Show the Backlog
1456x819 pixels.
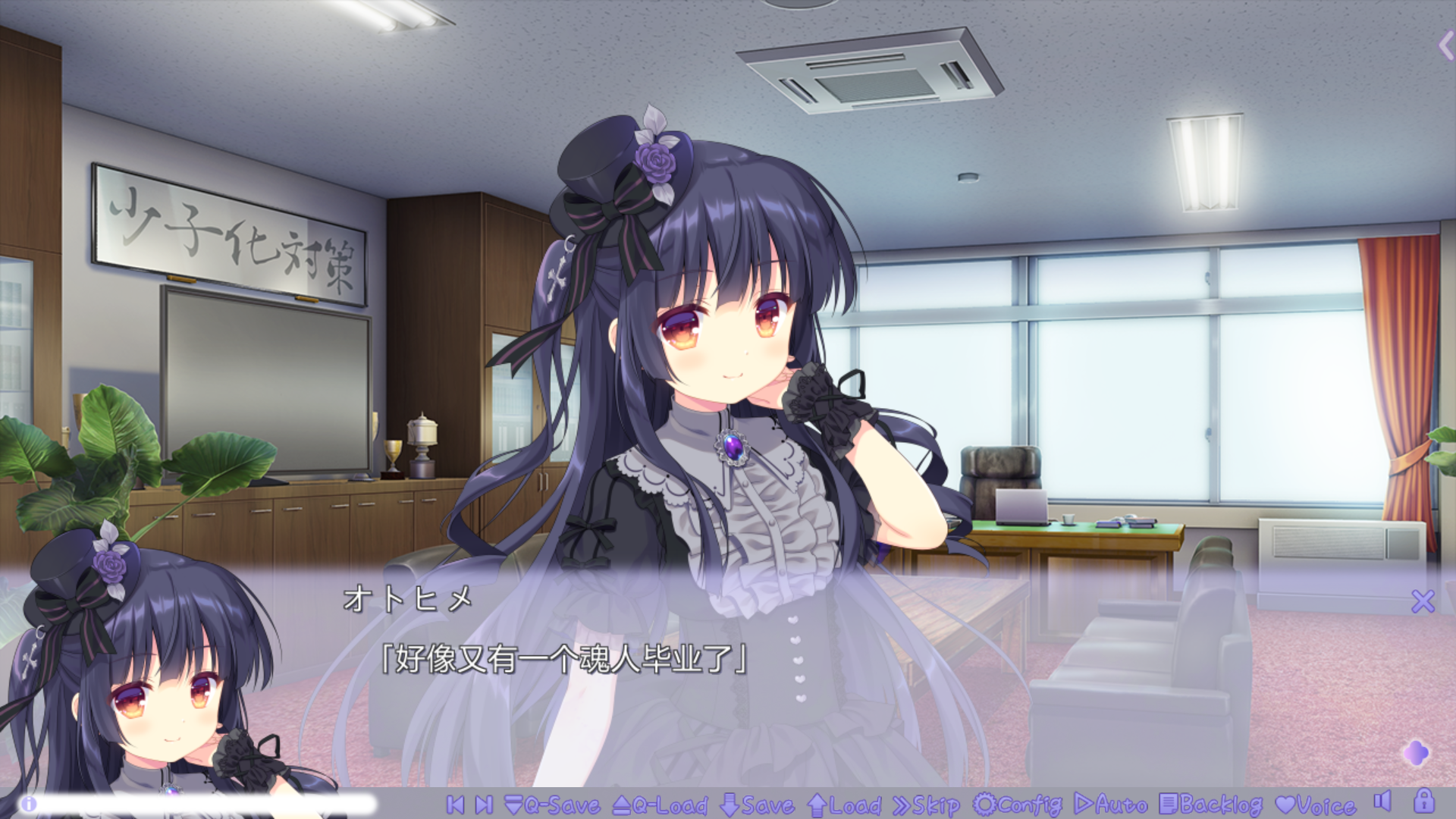pos(1211,805)
